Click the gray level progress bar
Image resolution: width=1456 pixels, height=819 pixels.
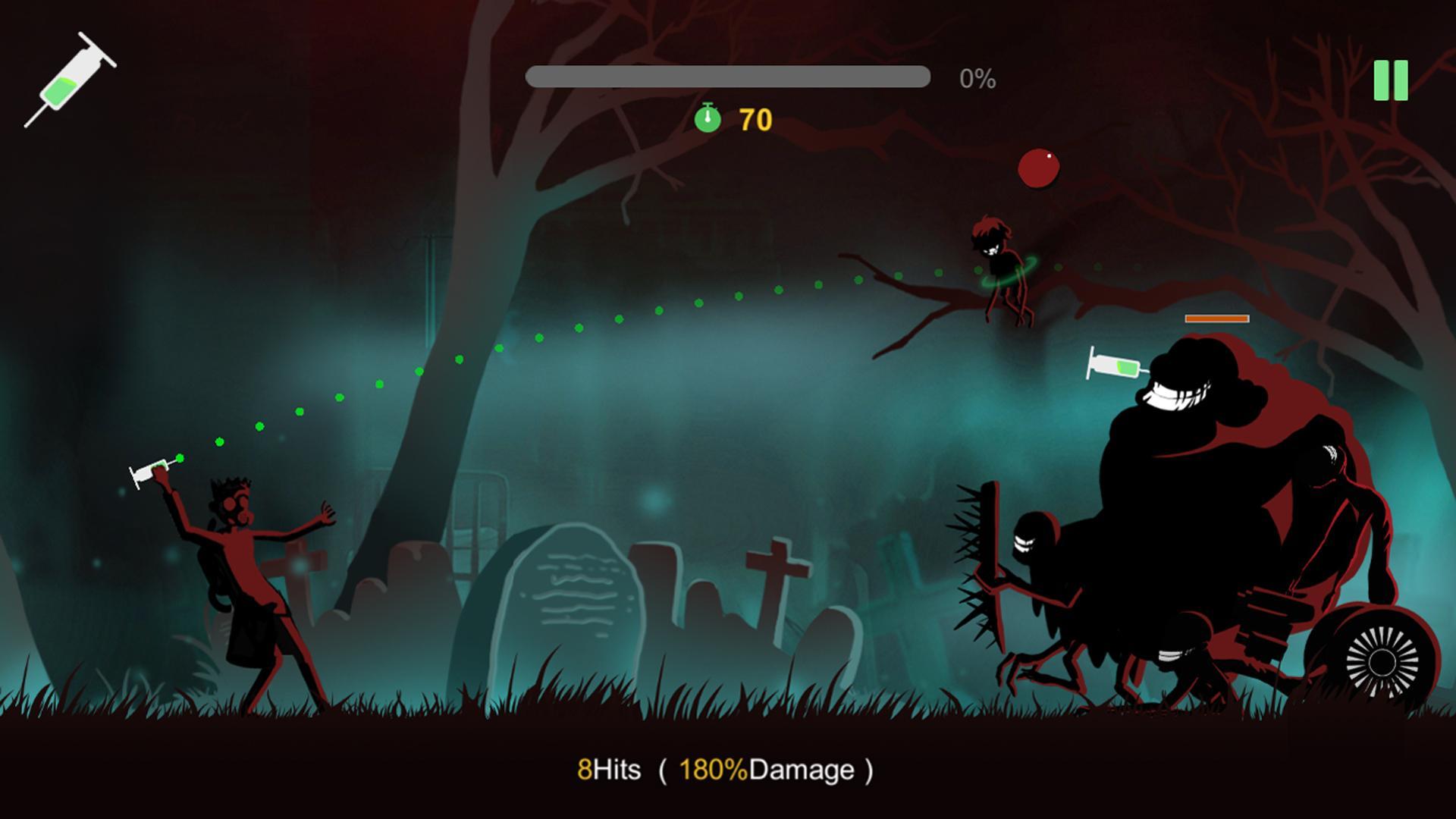730,75
